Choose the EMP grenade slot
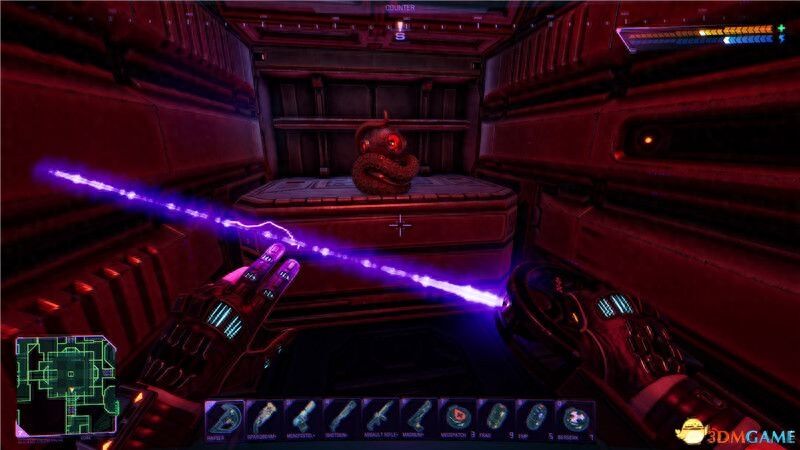Viewport: 800px width, 450px height. coord(535,417)
